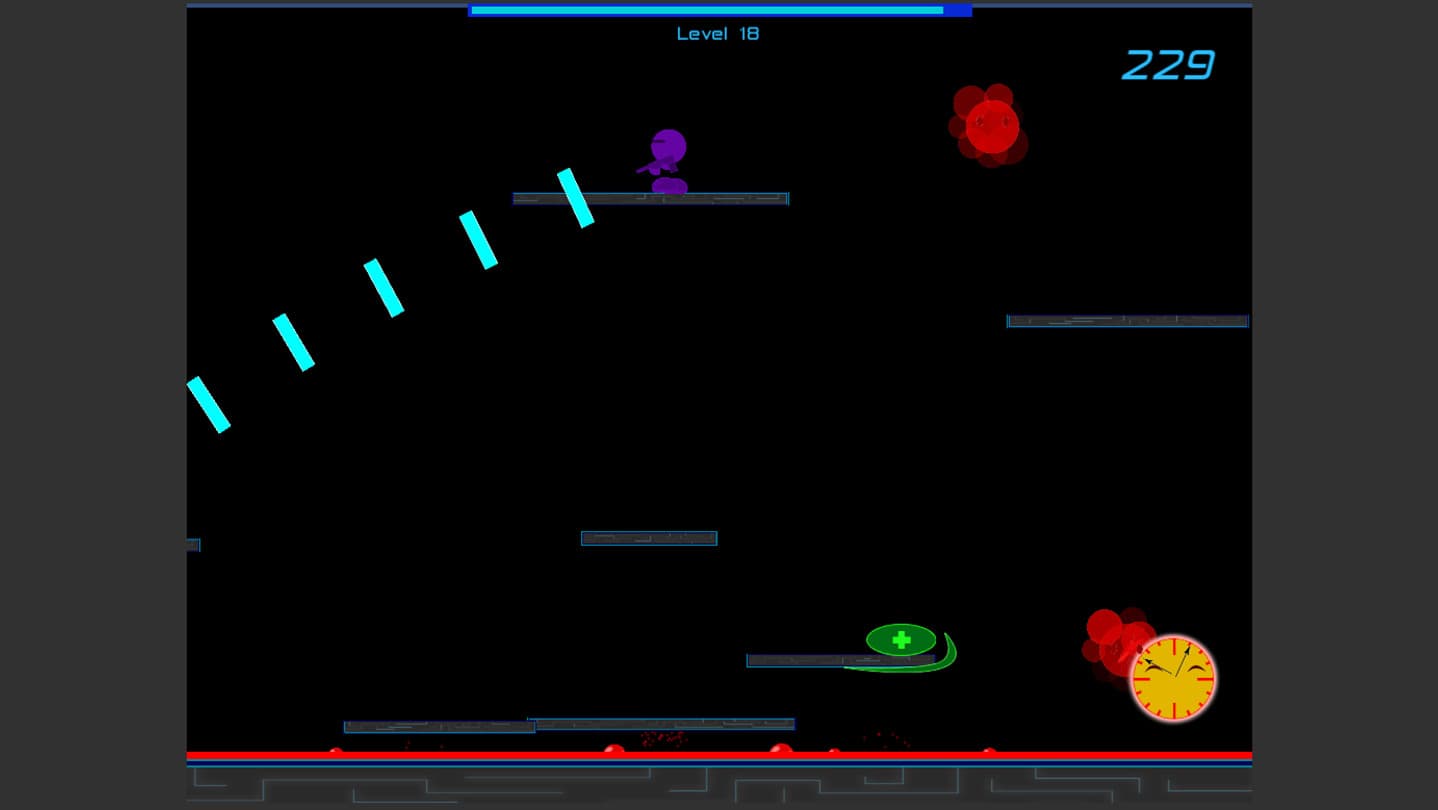
Task: Click the lowest cyan diagonal platform
Action: (211, 405)
